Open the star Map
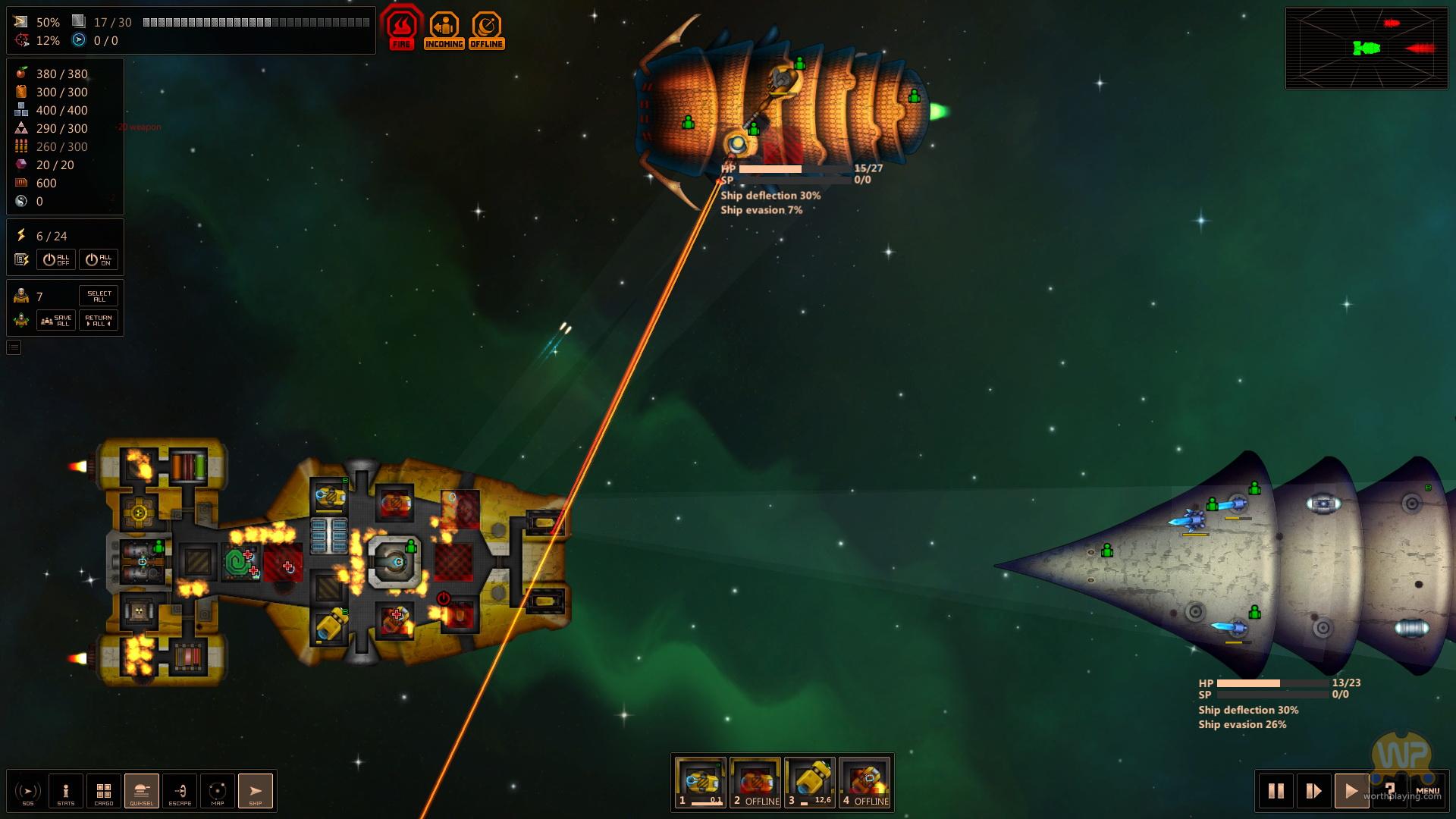 click(x=218, y=791)
